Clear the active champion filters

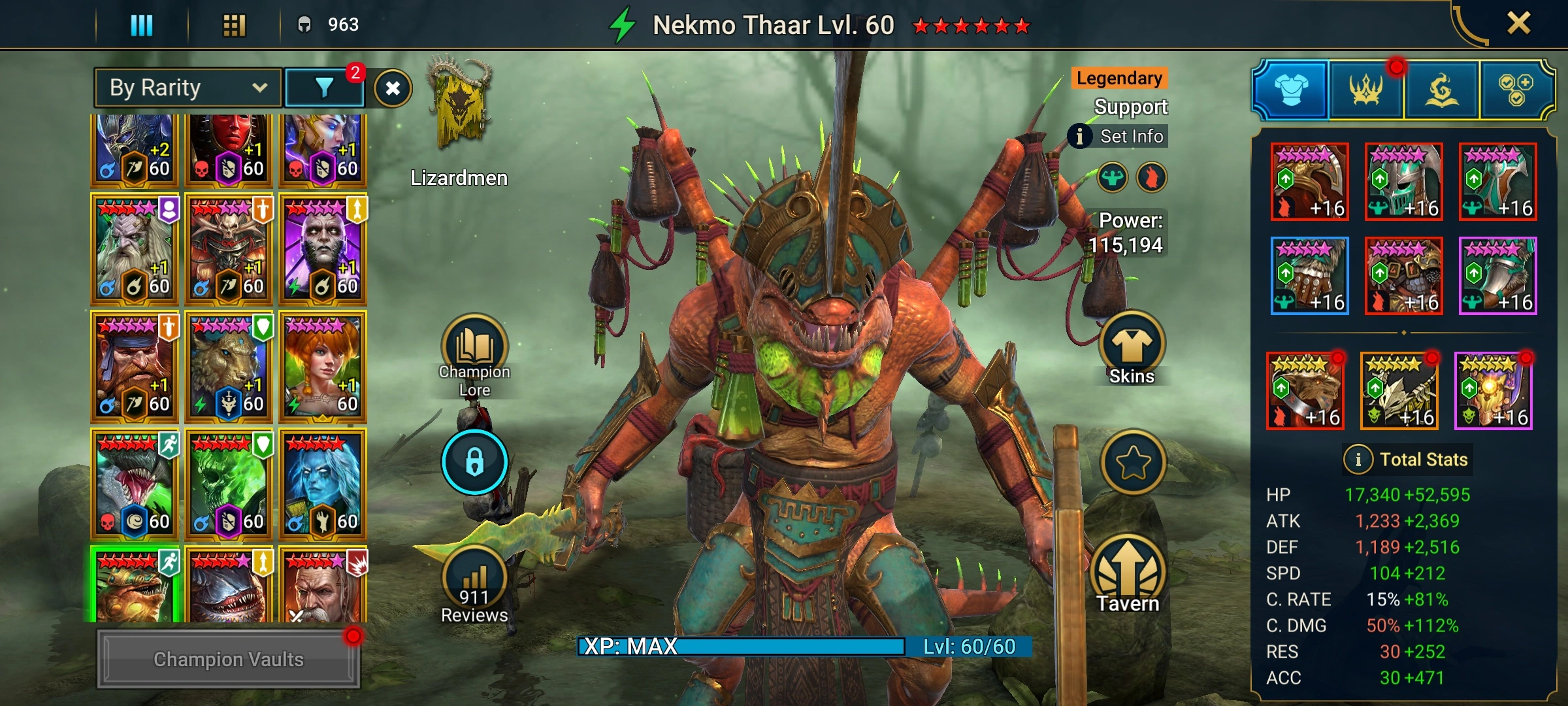point(393,88)
